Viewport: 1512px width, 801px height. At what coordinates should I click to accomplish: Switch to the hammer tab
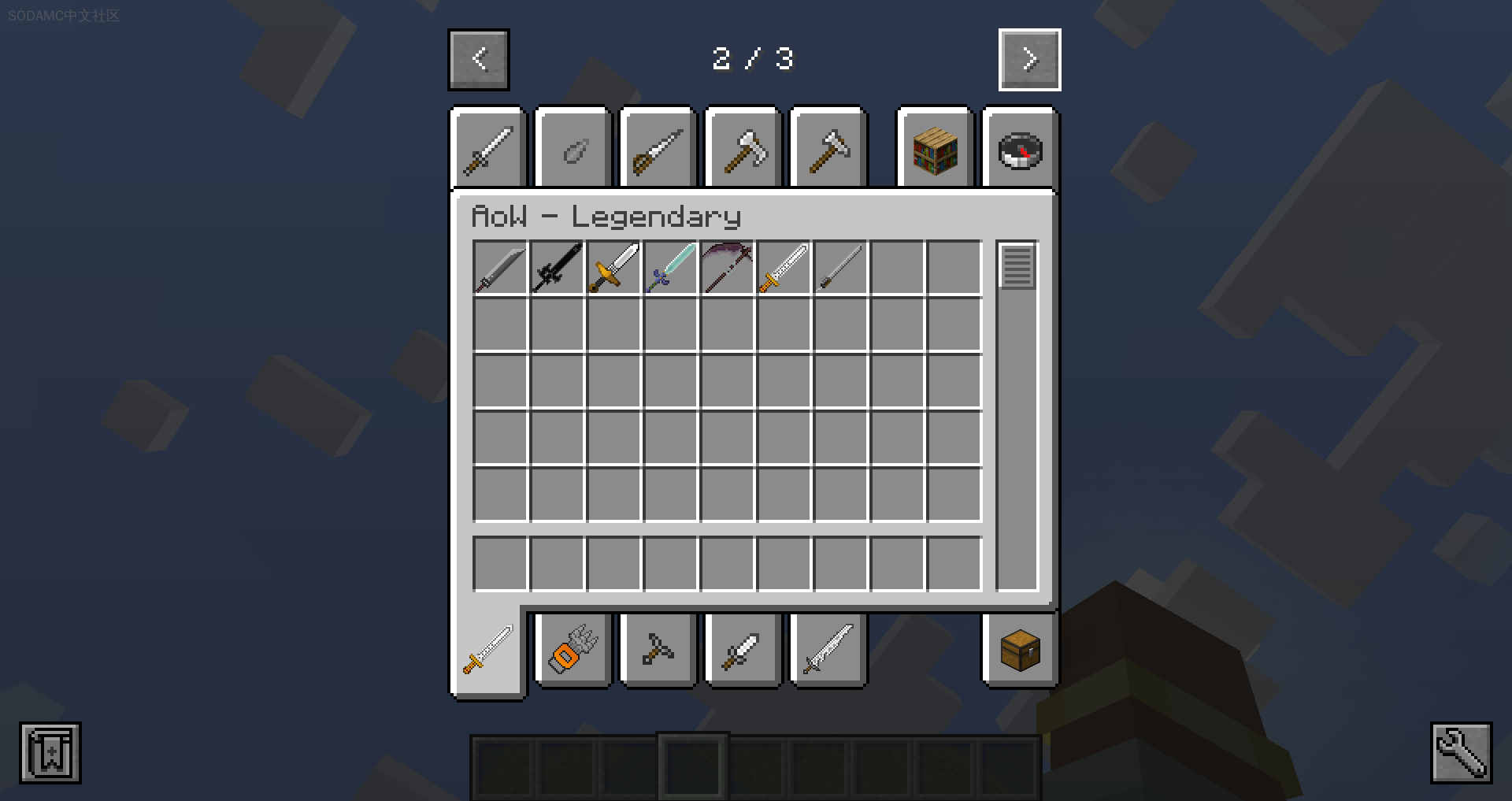(828, 150)
